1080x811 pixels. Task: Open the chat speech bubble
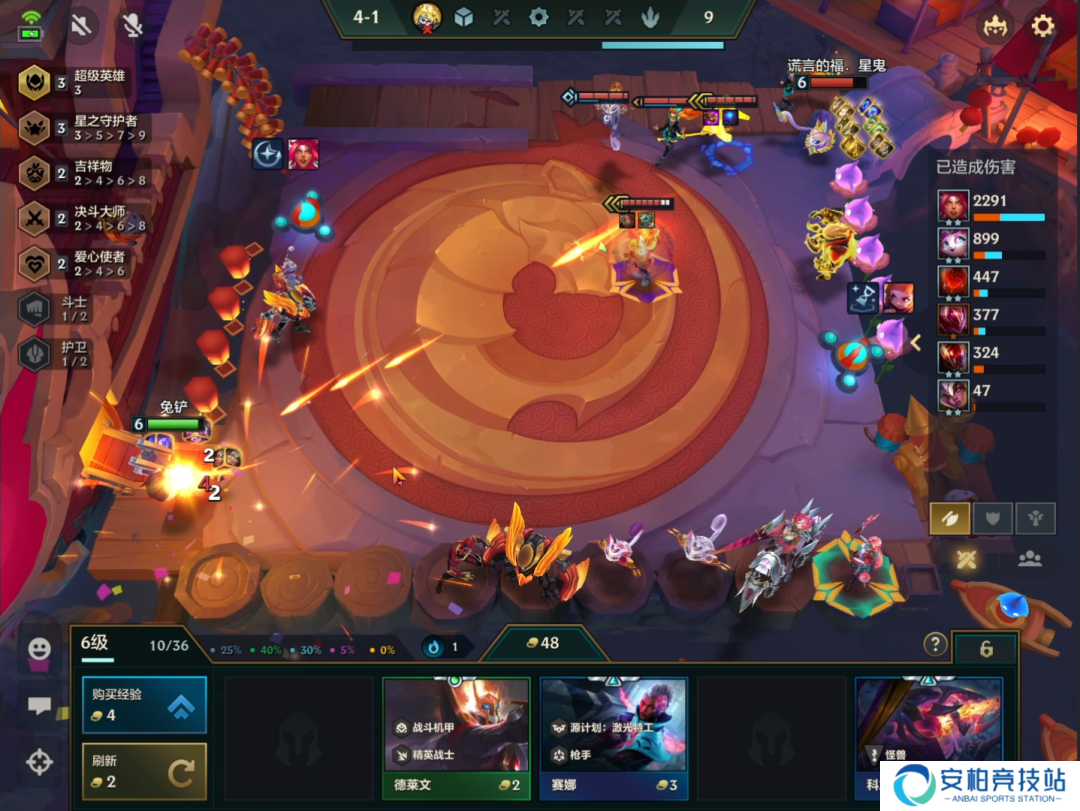(x=39, y=706)
